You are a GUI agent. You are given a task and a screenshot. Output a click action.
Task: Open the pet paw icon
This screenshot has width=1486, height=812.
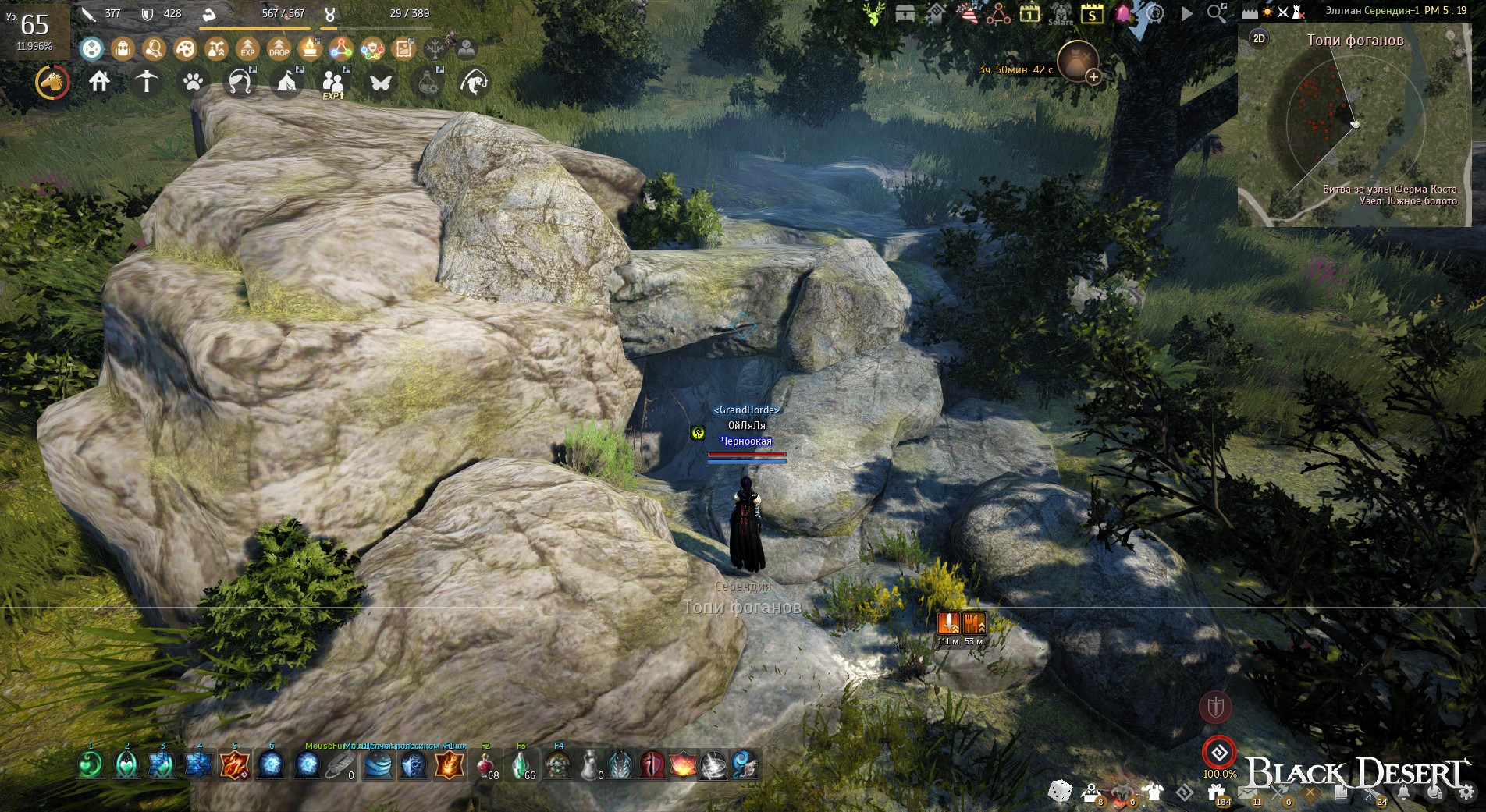[193, 82]
